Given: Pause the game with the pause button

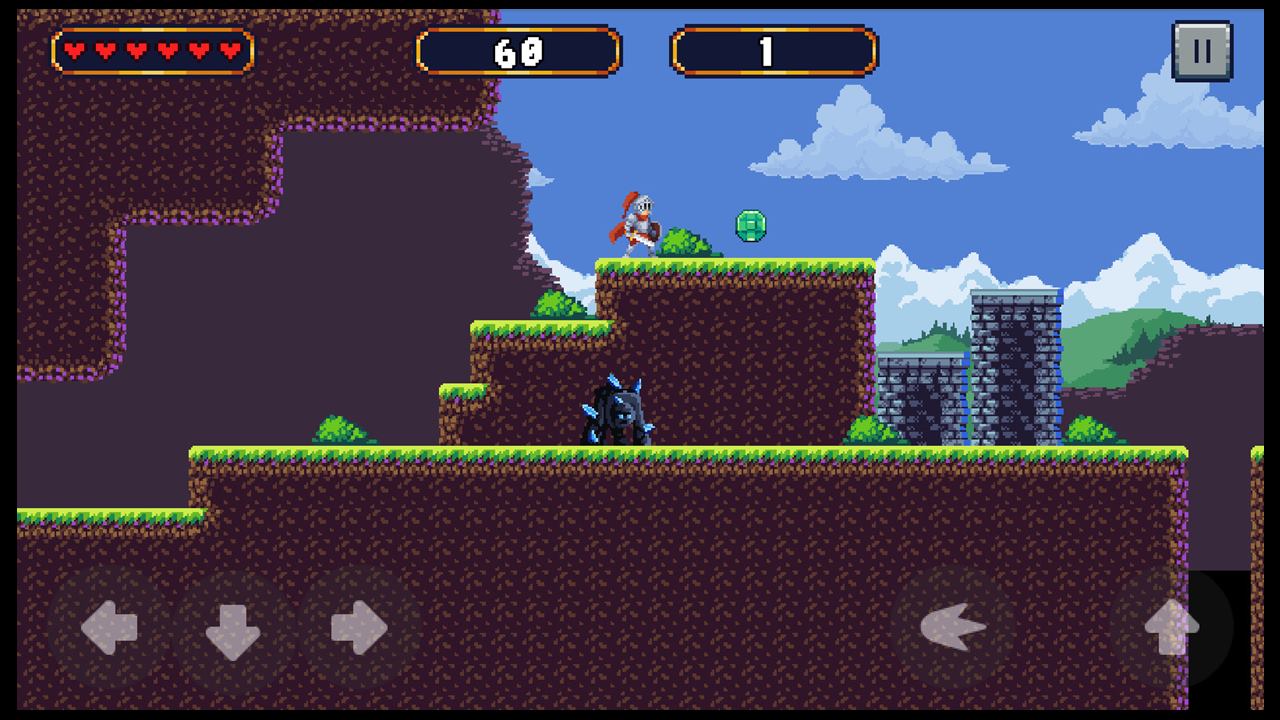Looking at the screenshot, I should click(x=1201, y=51).
